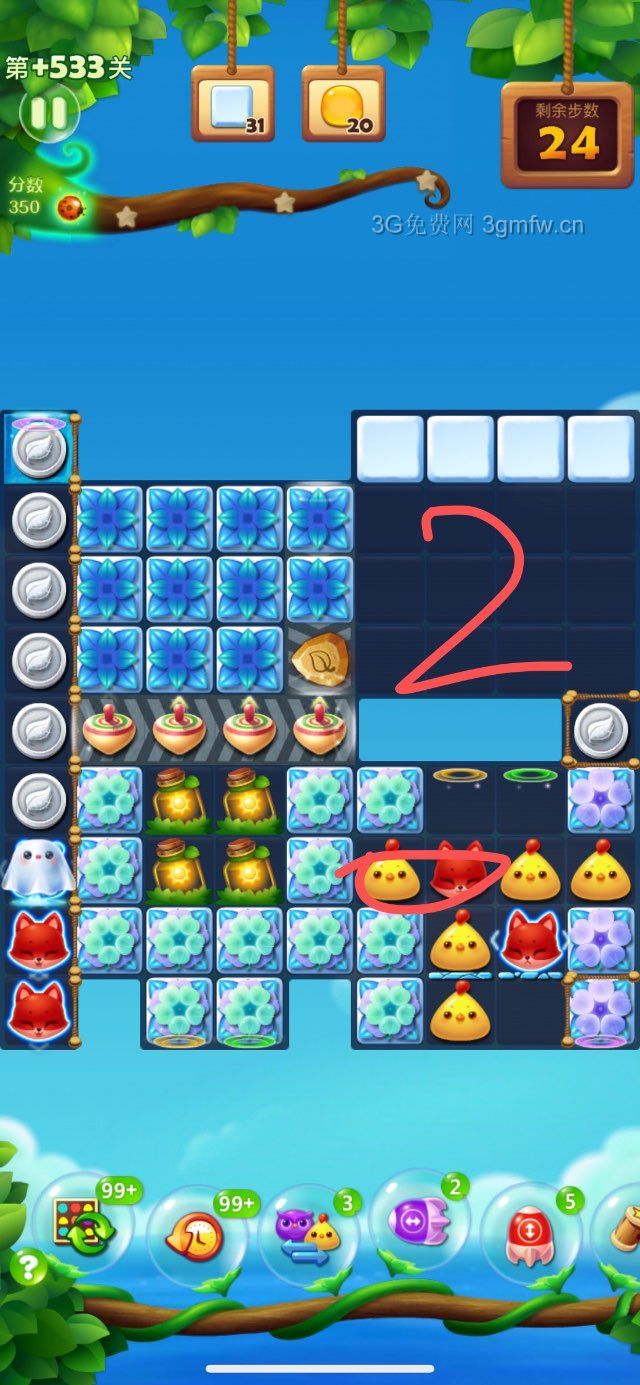Select the golden leaf stone tile
The height and width of the screenshot is (1385, 640).
(320, 660)
